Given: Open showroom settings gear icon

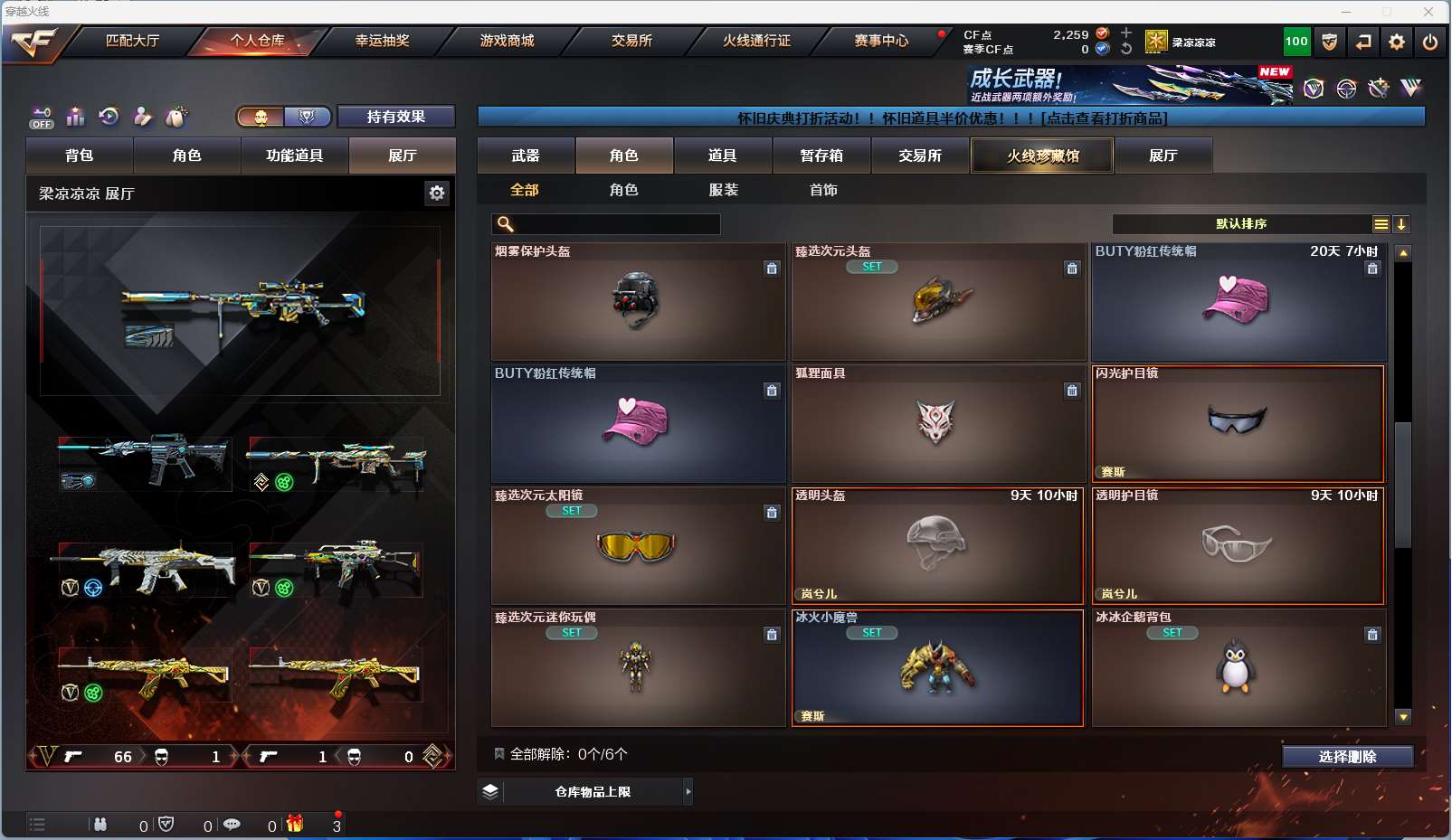Looking at the screenshot, I should click(437, 193).
